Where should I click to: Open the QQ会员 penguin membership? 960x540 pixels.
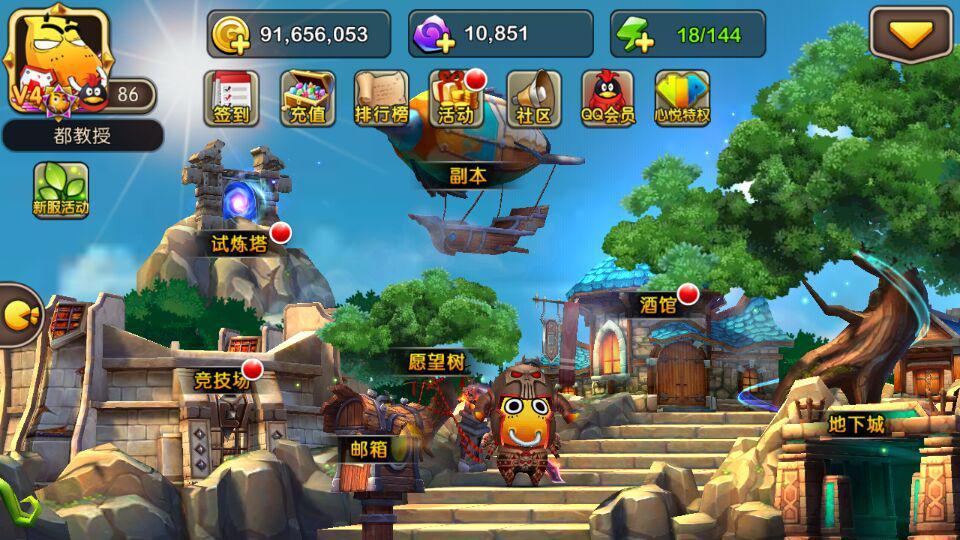[608, 98]
